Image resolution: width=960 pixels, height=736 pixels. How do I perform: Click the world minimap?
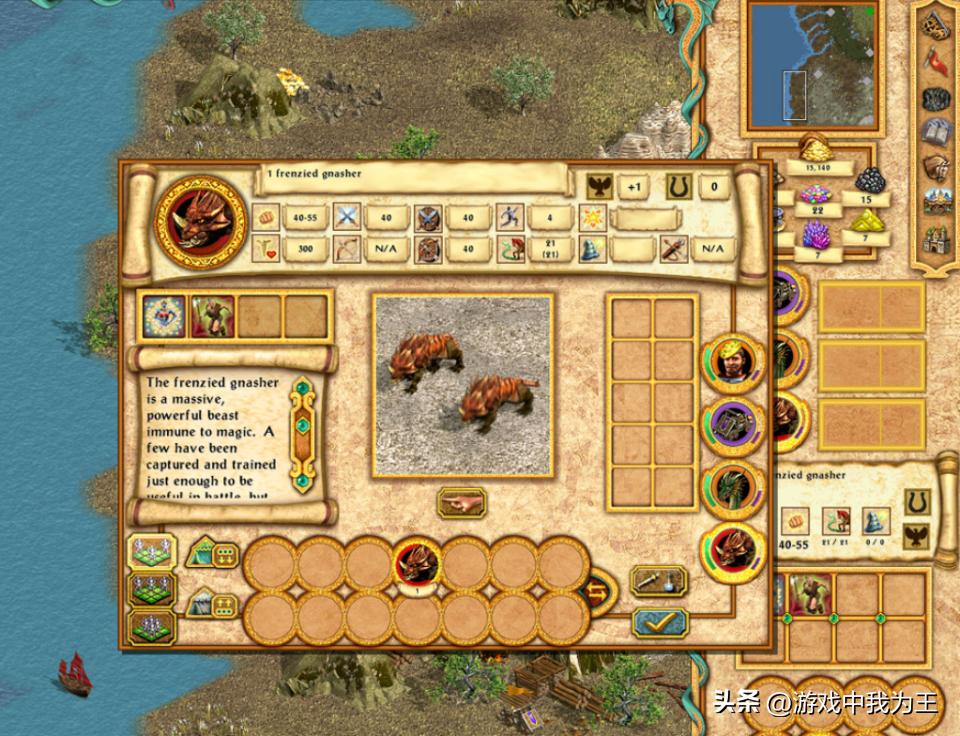coord(815,64)
